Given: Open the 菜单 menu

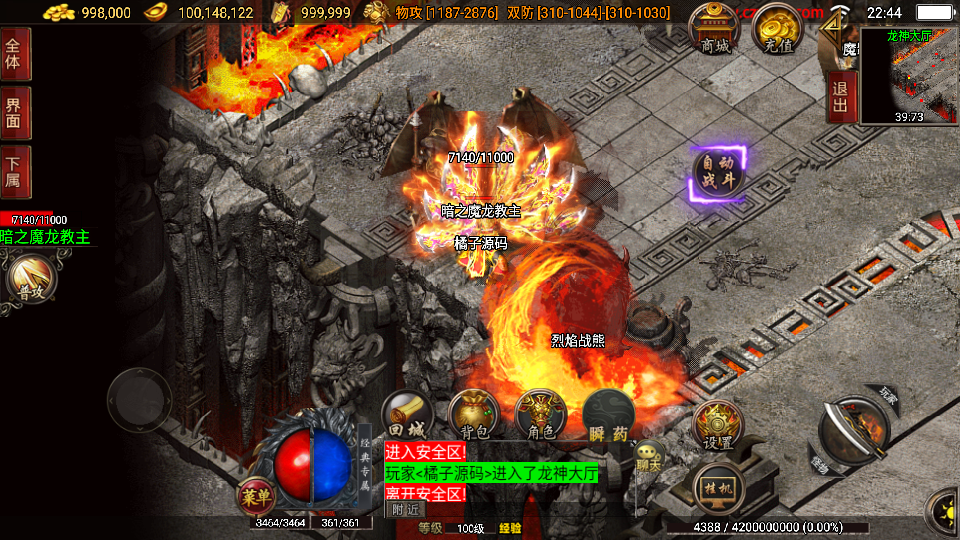Looking at the screenshot, I should tap(255, 493).
